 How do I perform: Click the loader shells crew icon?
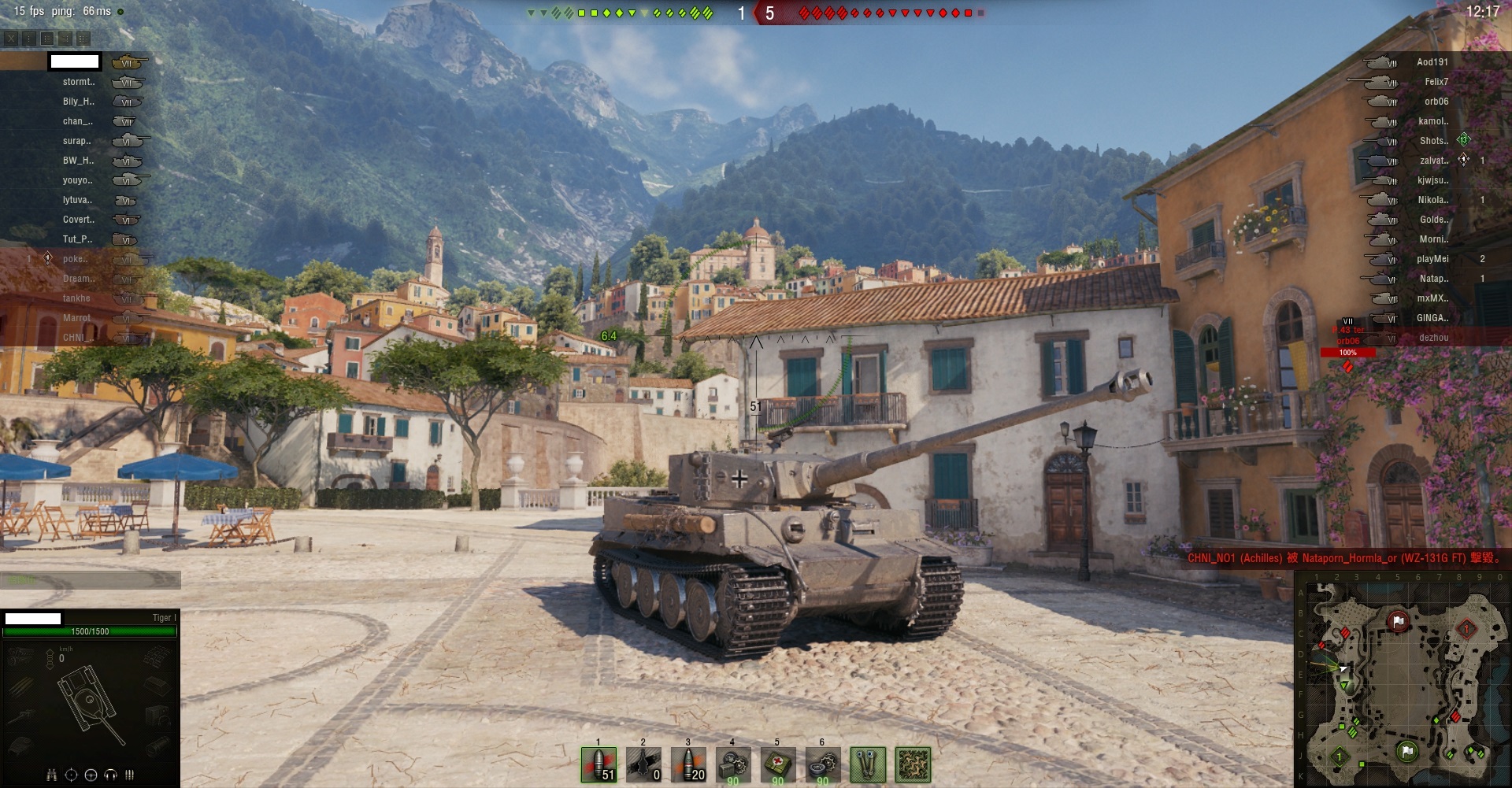click(129, 775)
